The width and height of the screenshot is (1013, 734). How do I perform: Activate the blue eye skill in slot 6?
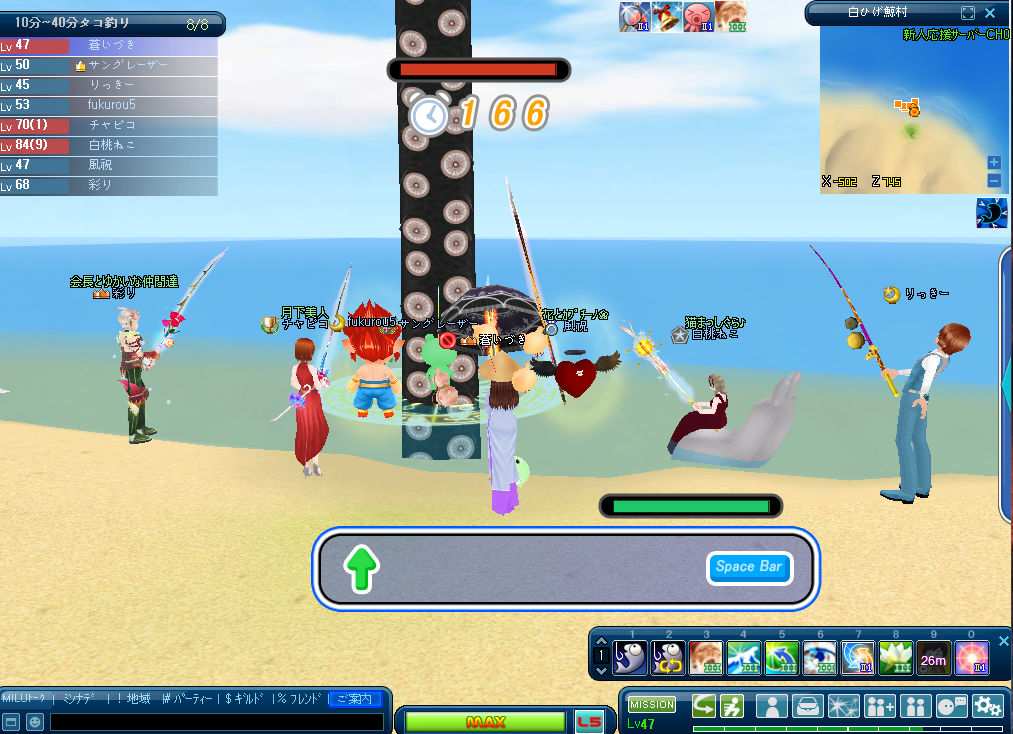[x=819, y=658]
